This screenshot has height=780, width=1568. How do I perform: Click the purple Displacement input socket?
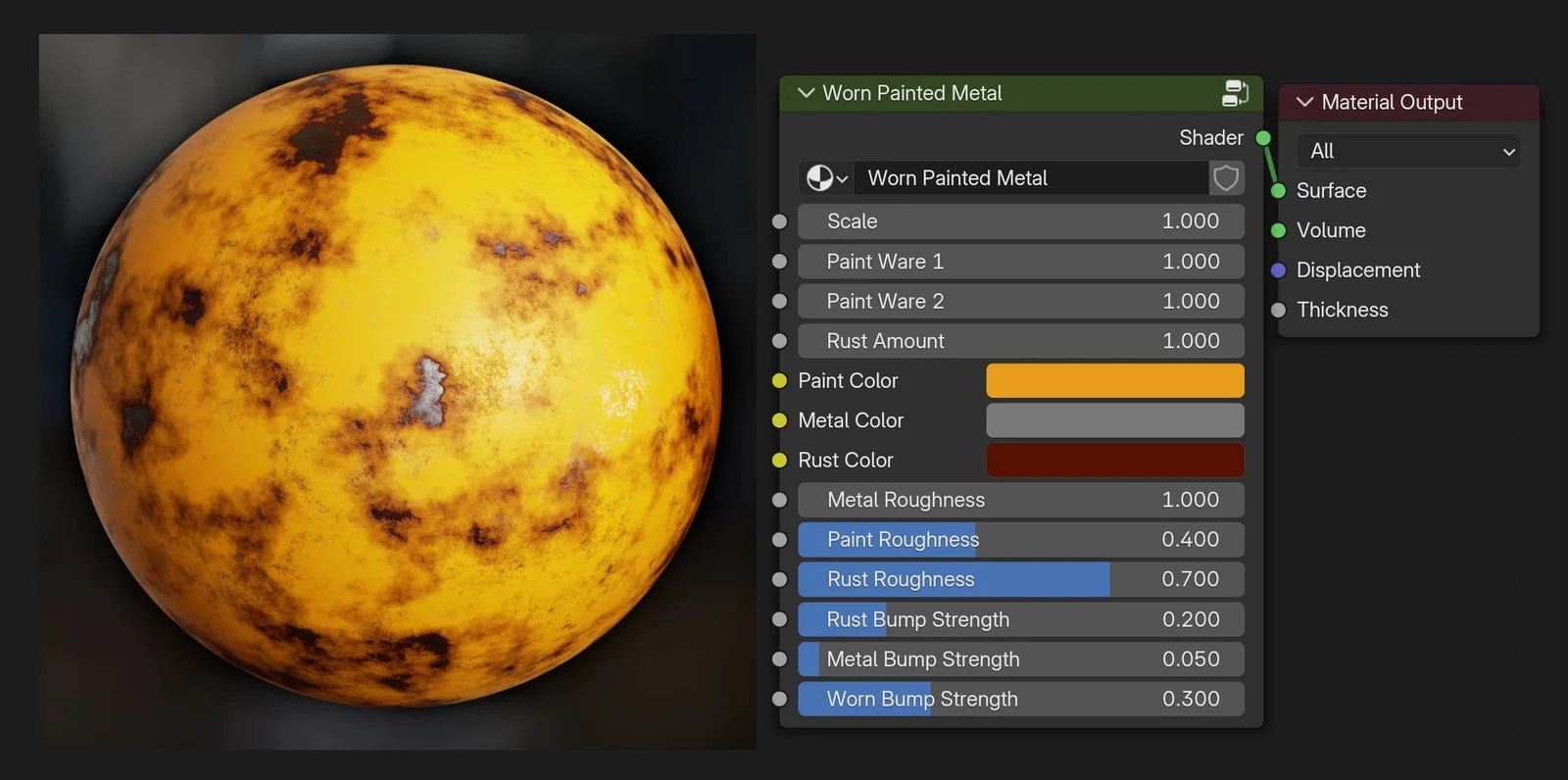tap(1278, 270)
